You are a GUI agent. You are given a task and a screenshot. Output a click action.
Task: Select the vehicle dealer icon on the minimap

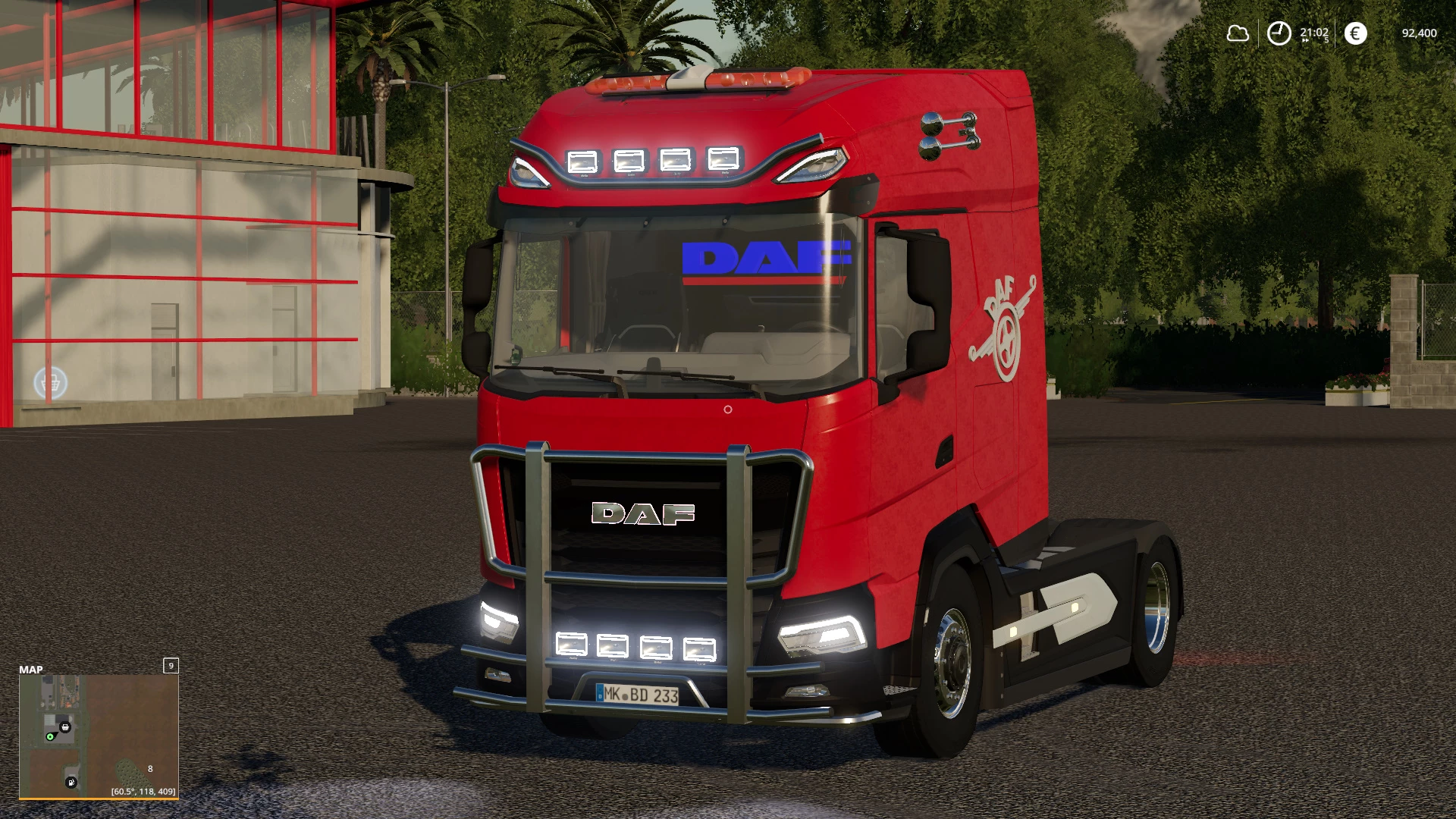pyautogui.click(x=64, y=726)
